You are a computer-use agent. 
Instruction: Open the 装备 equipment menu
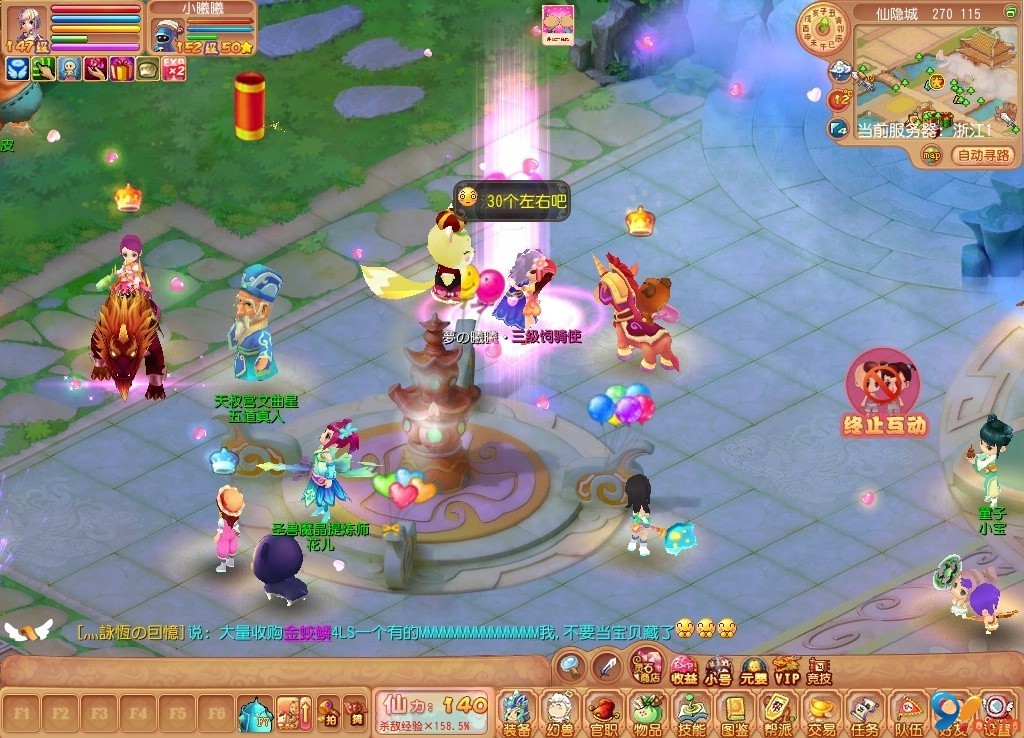point(516,712)
